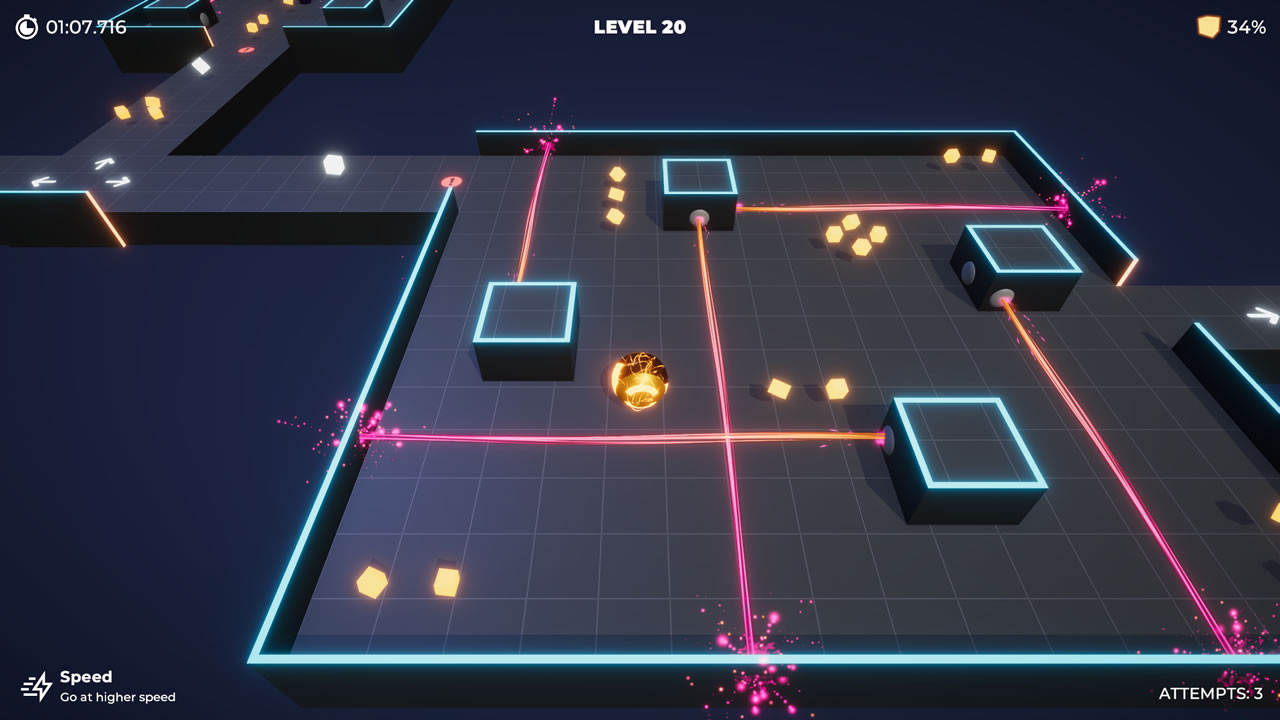
Task: Select the neon-edged cube left of the player ball
Action: [528, 330]
